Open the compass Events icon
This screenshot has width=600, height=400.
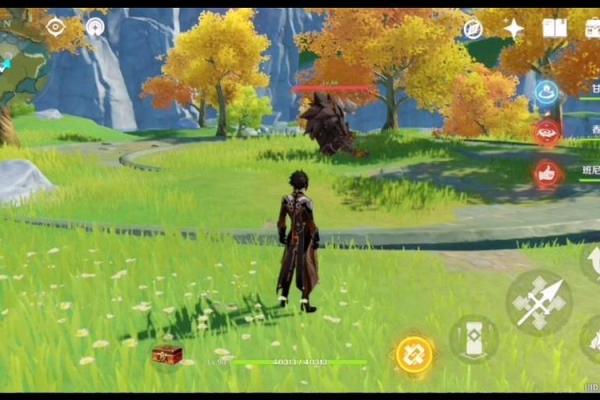[x=473, y=29]
